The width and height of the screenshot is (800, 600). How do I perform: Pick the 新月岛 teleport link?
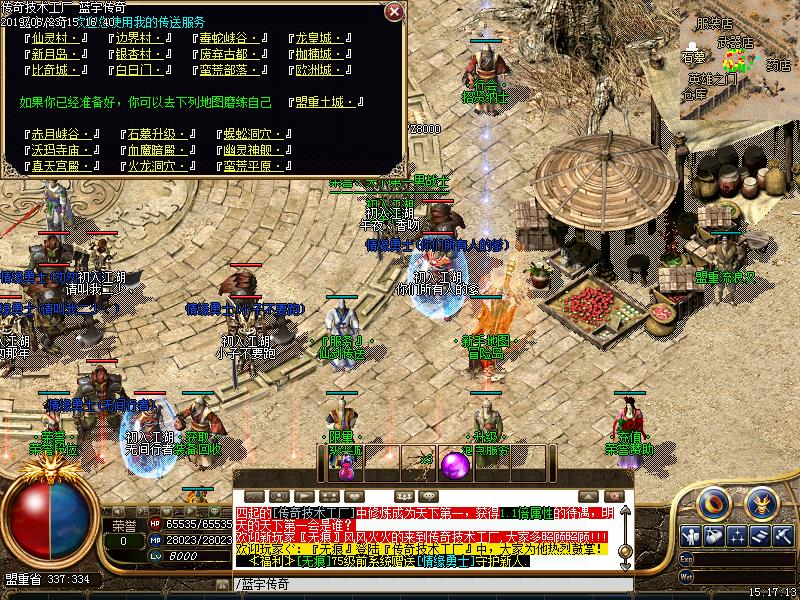pyautogui.click(x=56, y=55)
